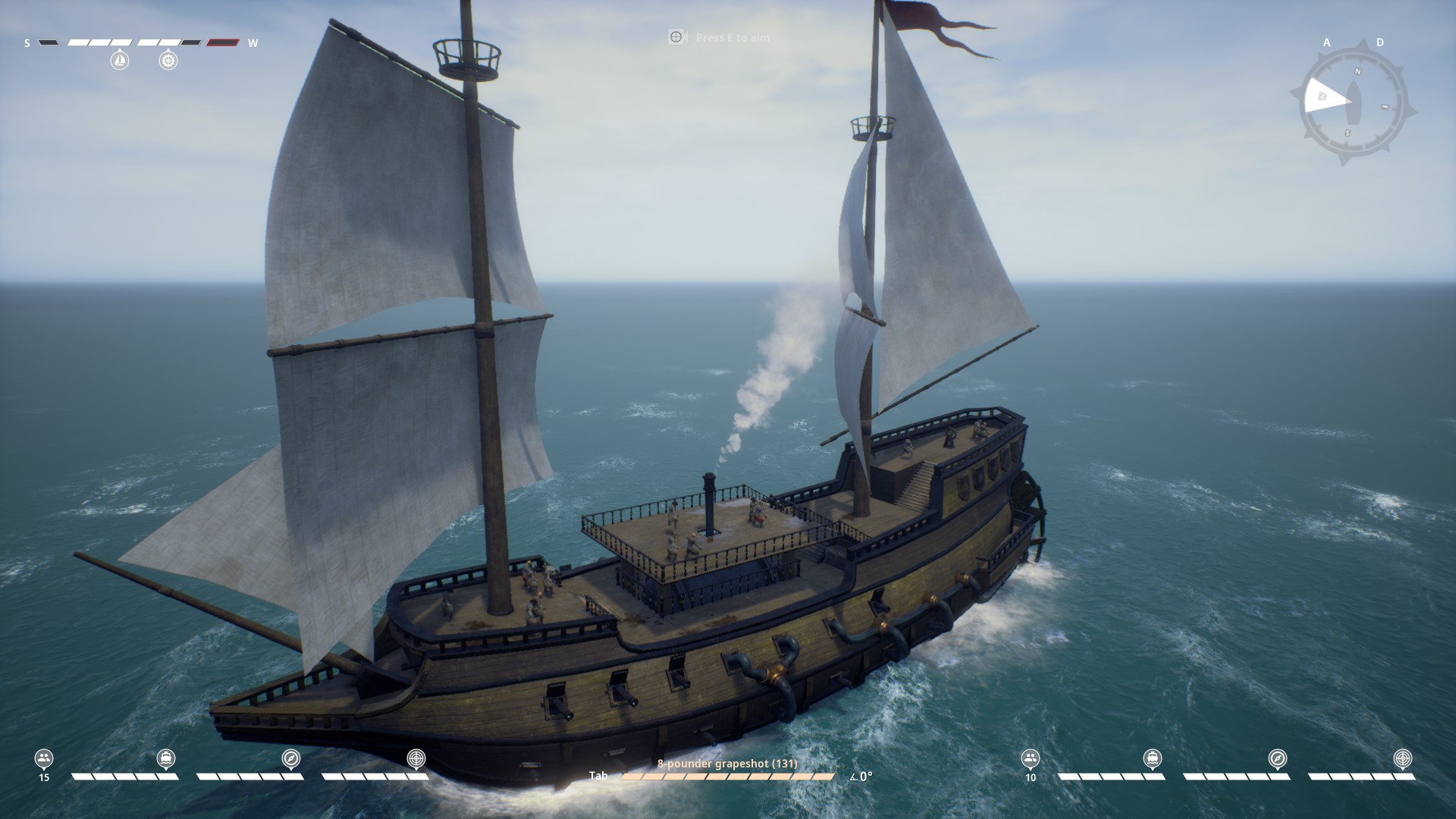Toggle the wheel icon on the sail gauge
The image size is (1456, 819).
coord(168,61)
